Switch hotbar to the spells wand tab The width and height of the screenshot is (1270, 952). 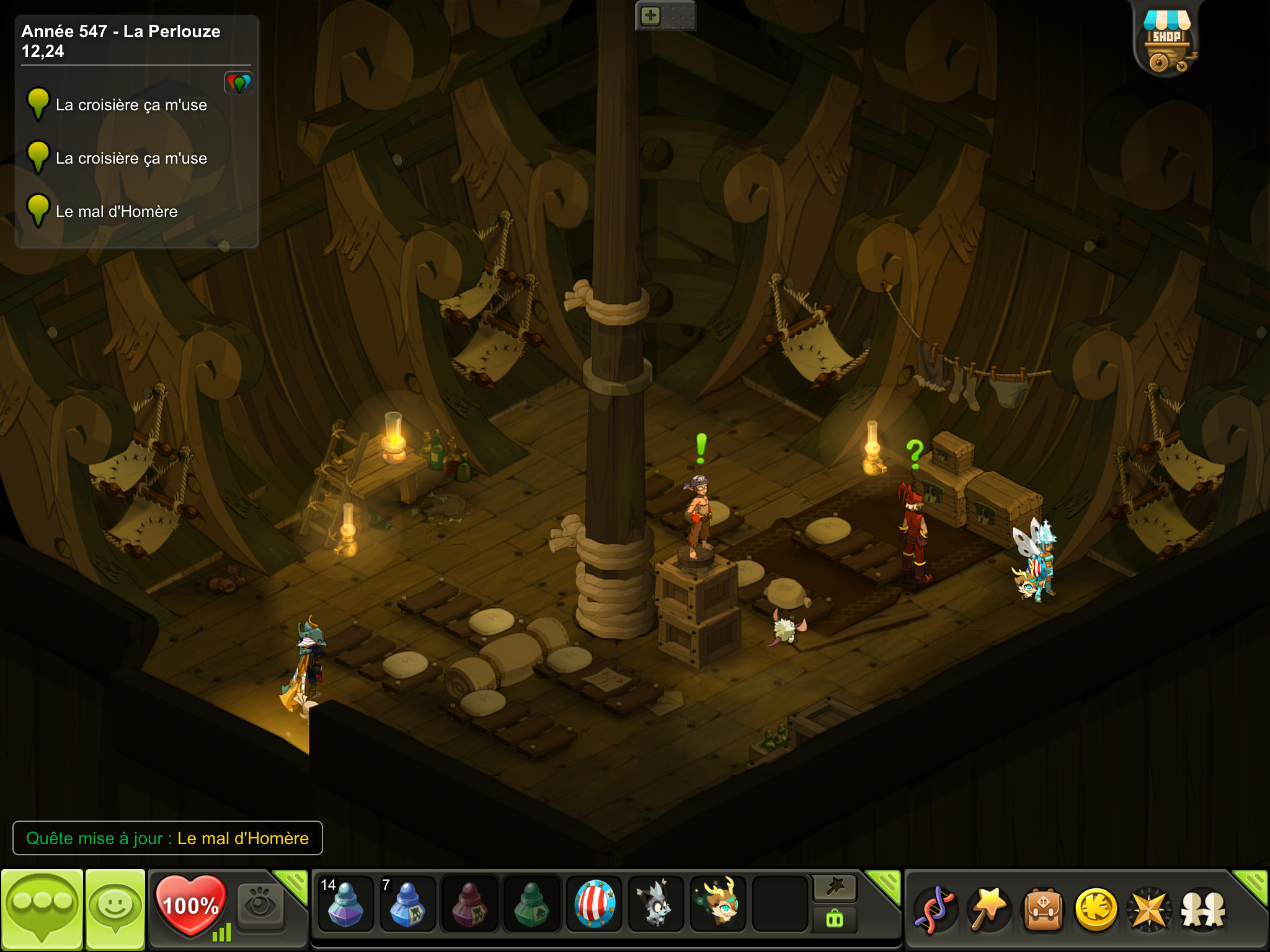pyautogui.click(x=835, y=888)
